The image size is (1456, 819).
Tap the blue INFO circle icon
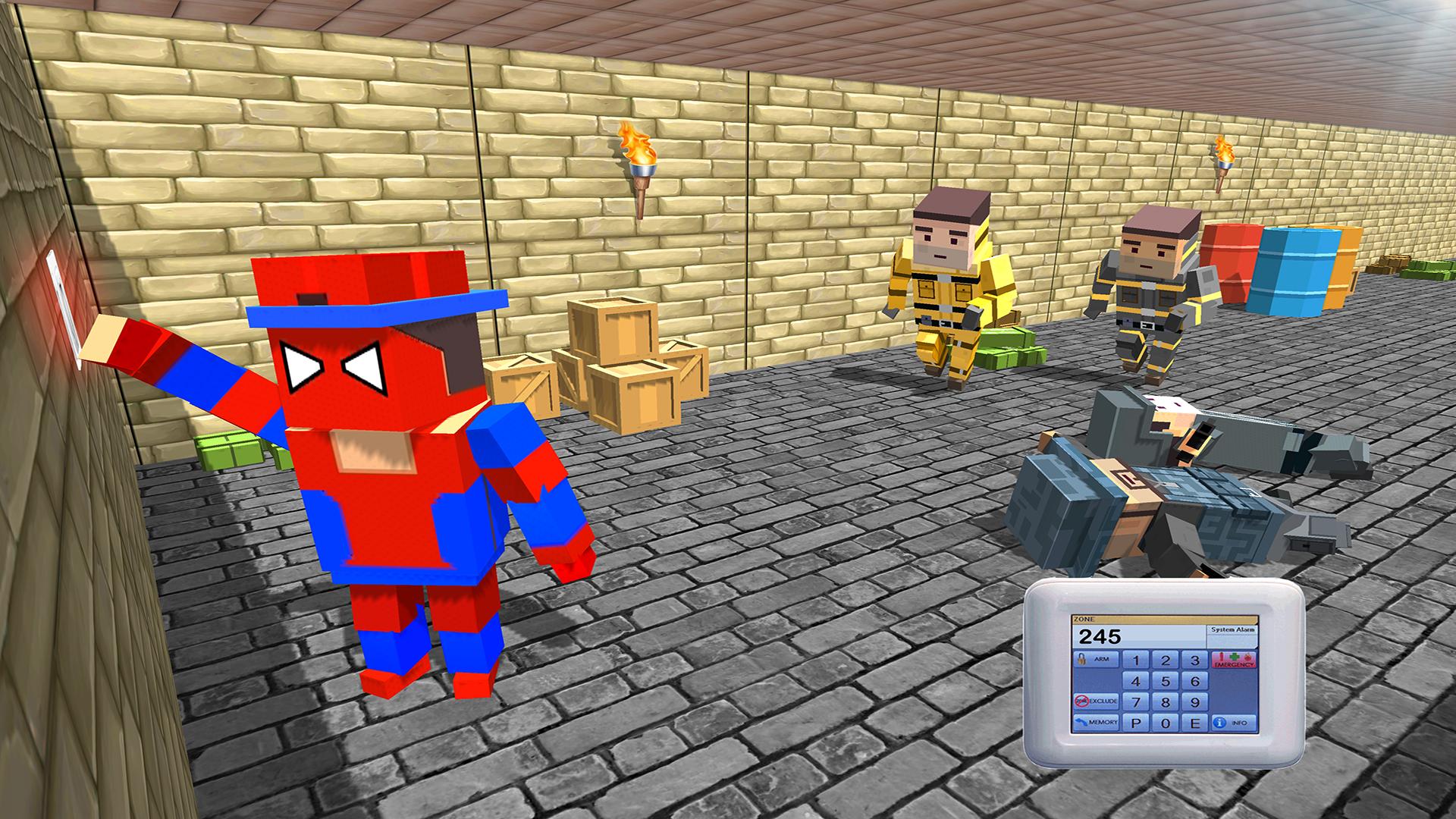point(1218,723)
